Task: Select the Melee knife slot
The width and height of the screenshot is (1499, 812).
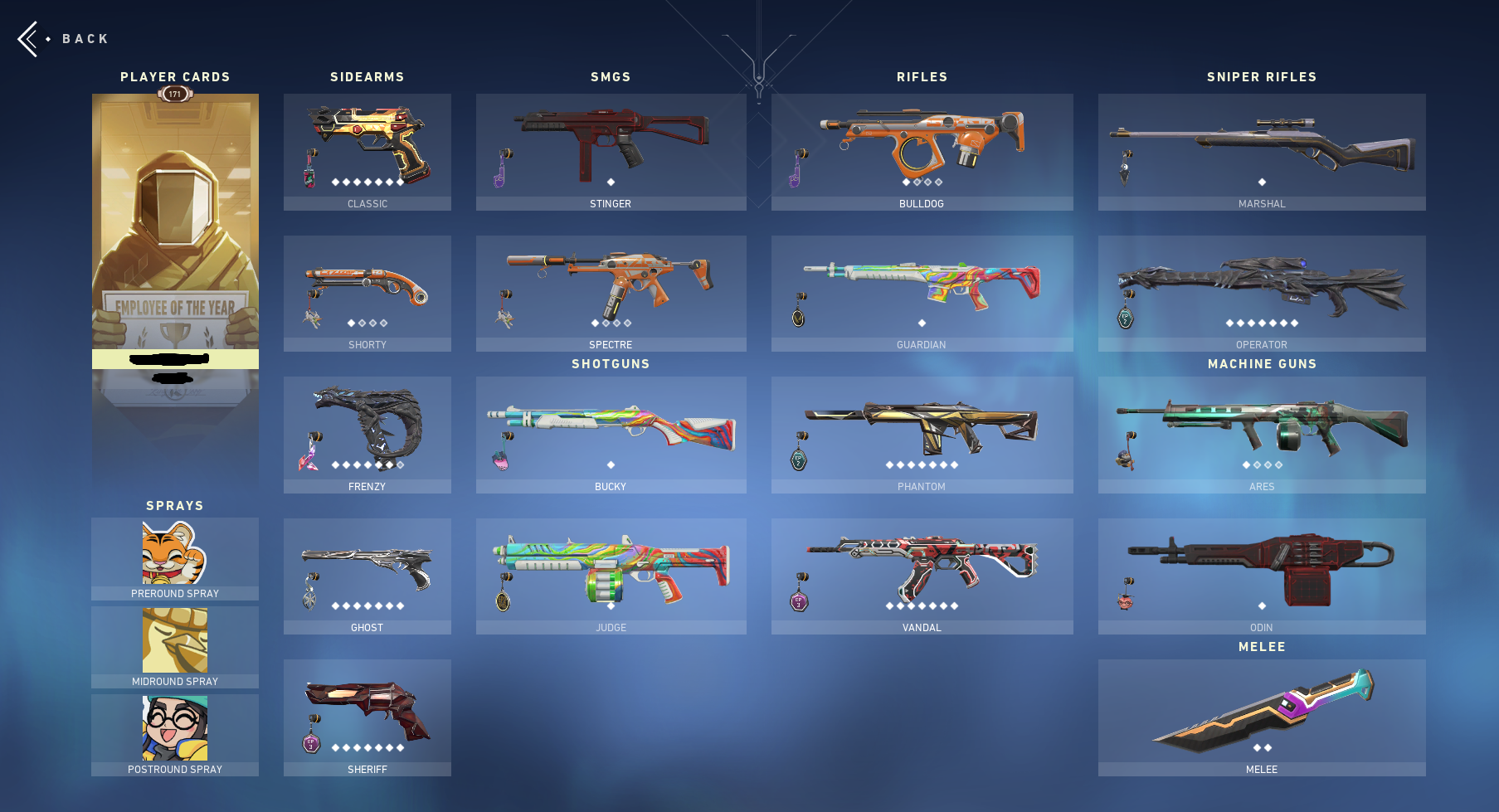Action: pos(1261,713)
